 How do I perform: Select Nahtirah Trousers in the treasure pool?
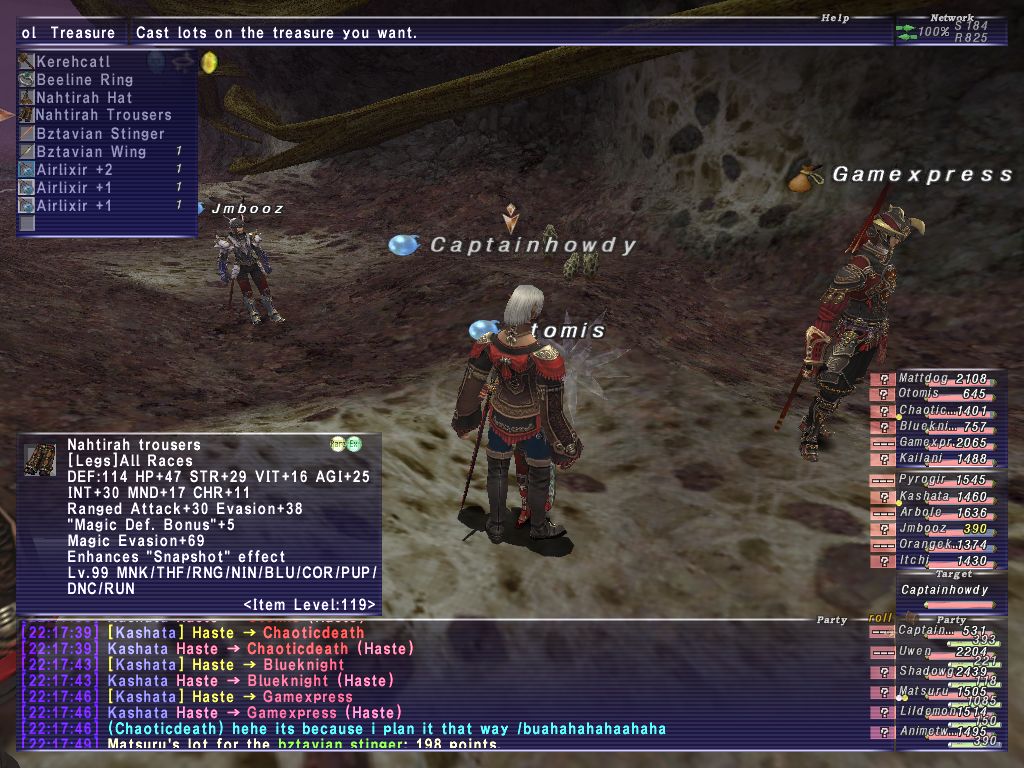click(103, 116)
